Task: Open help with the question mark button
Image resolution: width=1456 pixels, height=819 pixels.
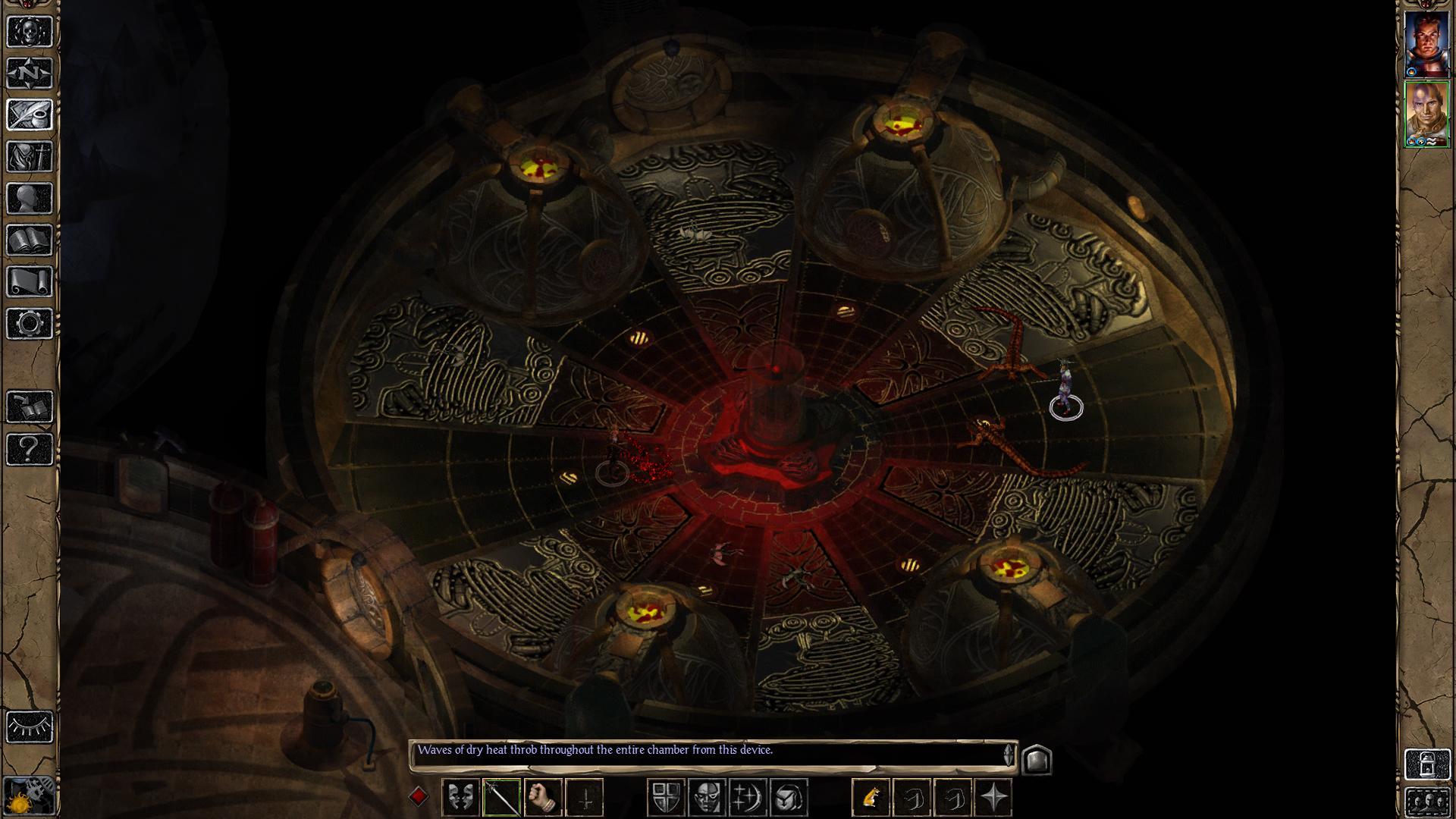Action: click(x=30, y=449)
